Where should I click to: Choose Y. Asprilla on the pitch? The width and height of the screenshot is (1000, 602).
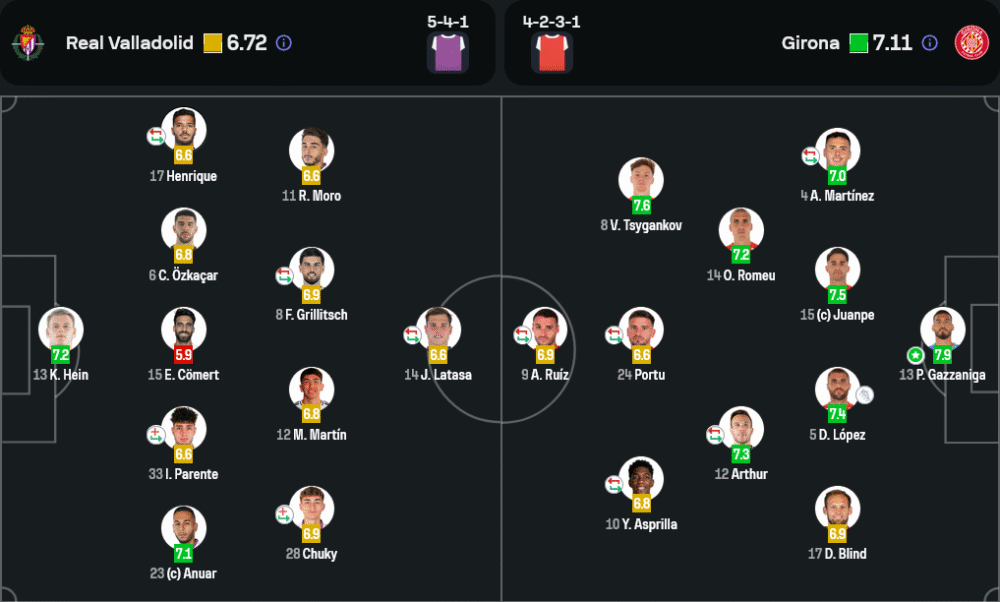point(641,479)
